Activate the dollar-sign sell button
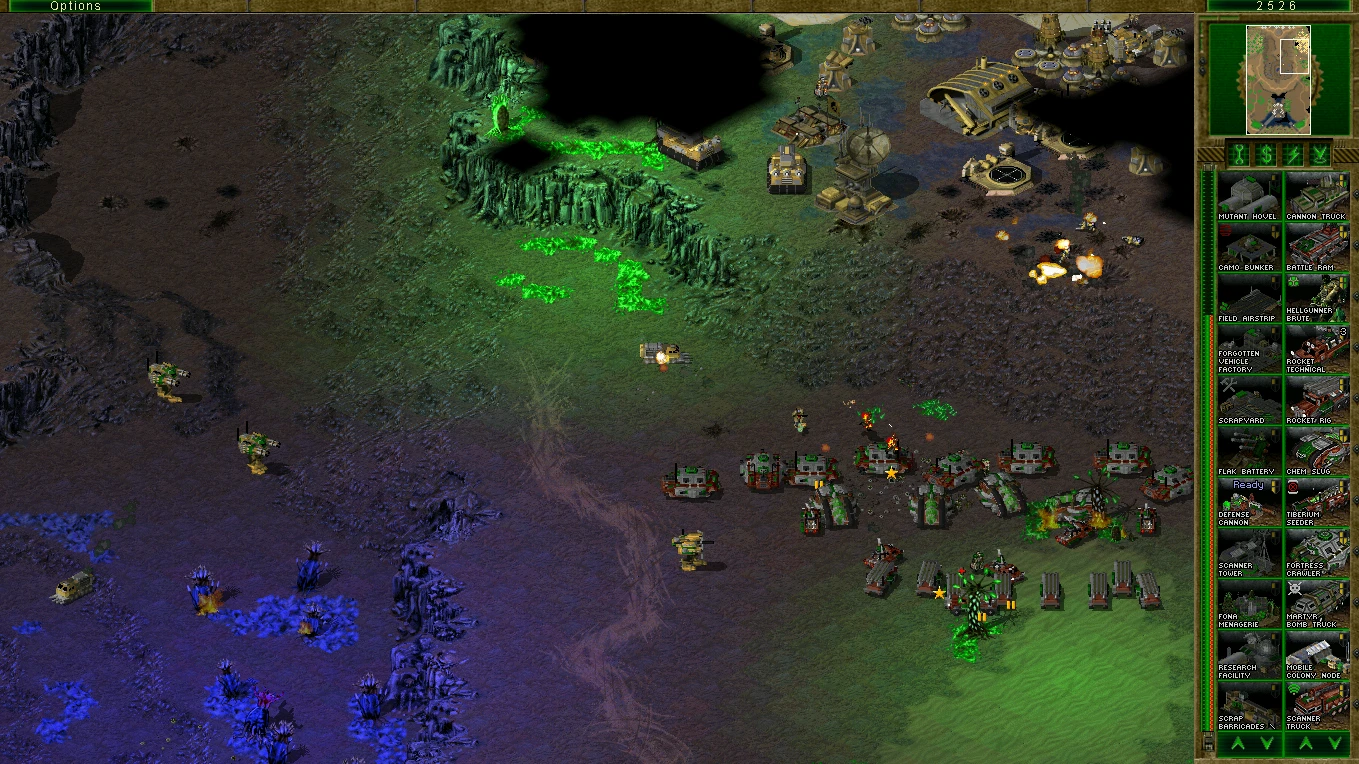1359x764 pixels. (1265, 154)
